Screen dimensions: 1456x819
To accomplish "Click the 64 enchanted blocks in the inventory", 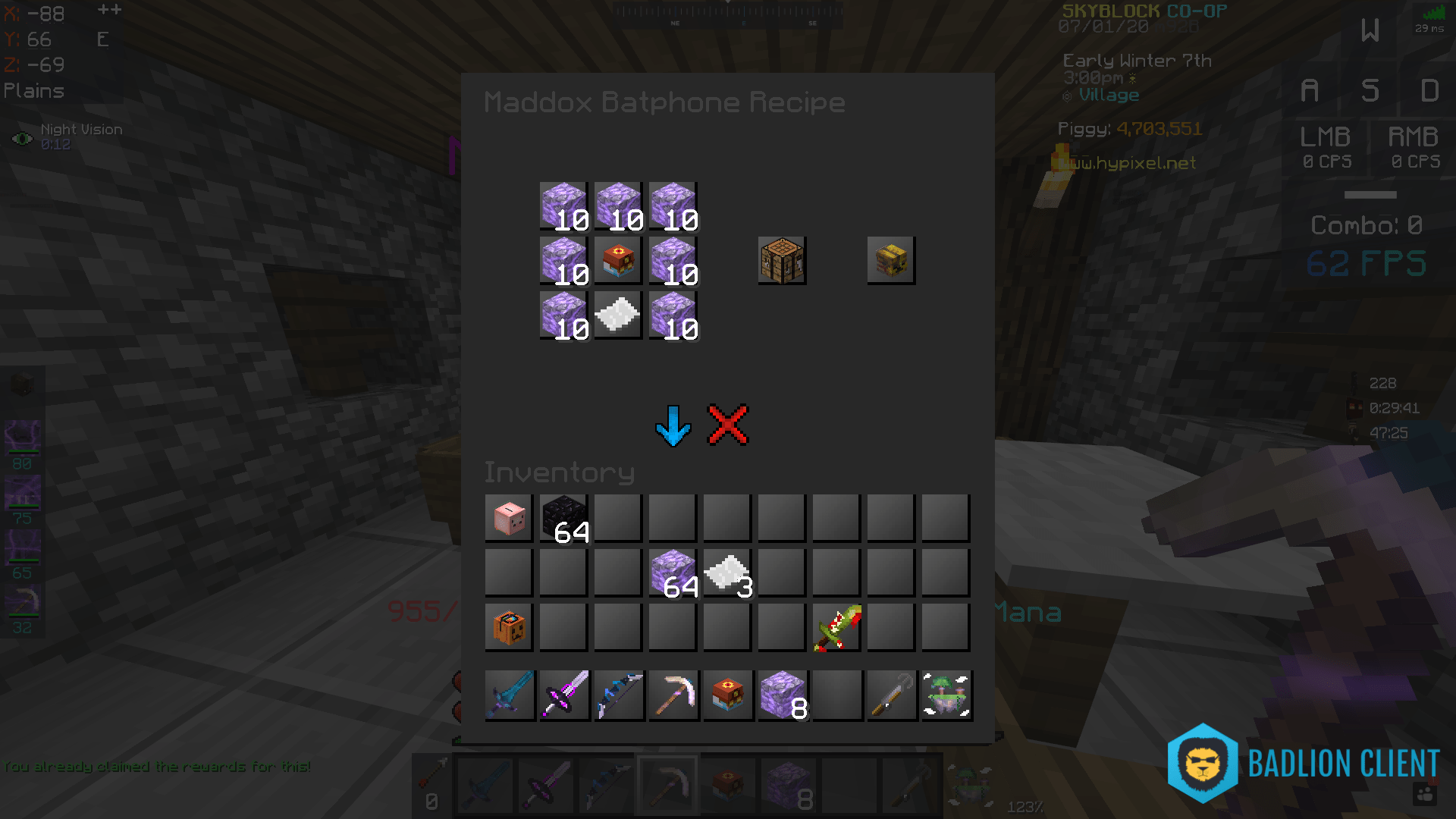I will [672, 572].
